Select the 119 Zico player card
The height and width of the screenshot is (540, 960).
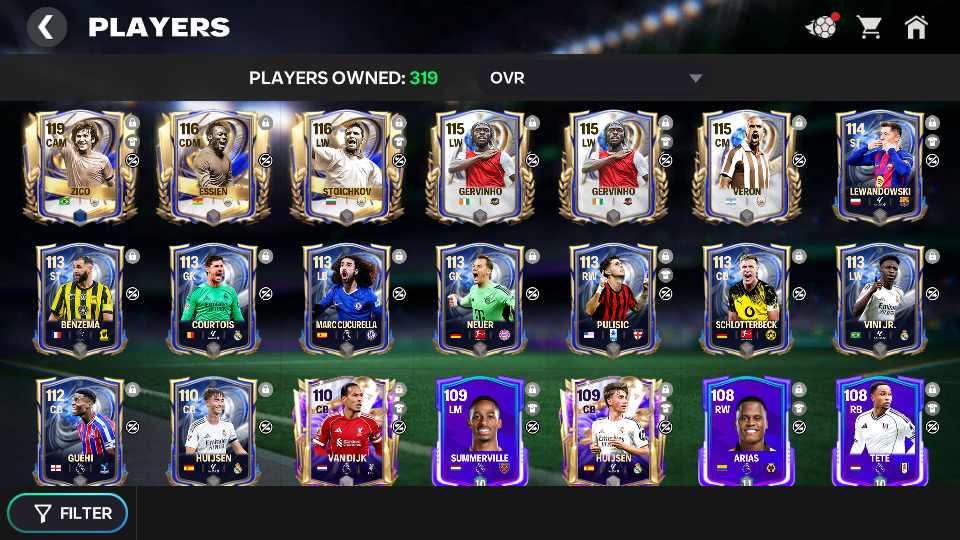pyautogui.click(x=79, y=167)
